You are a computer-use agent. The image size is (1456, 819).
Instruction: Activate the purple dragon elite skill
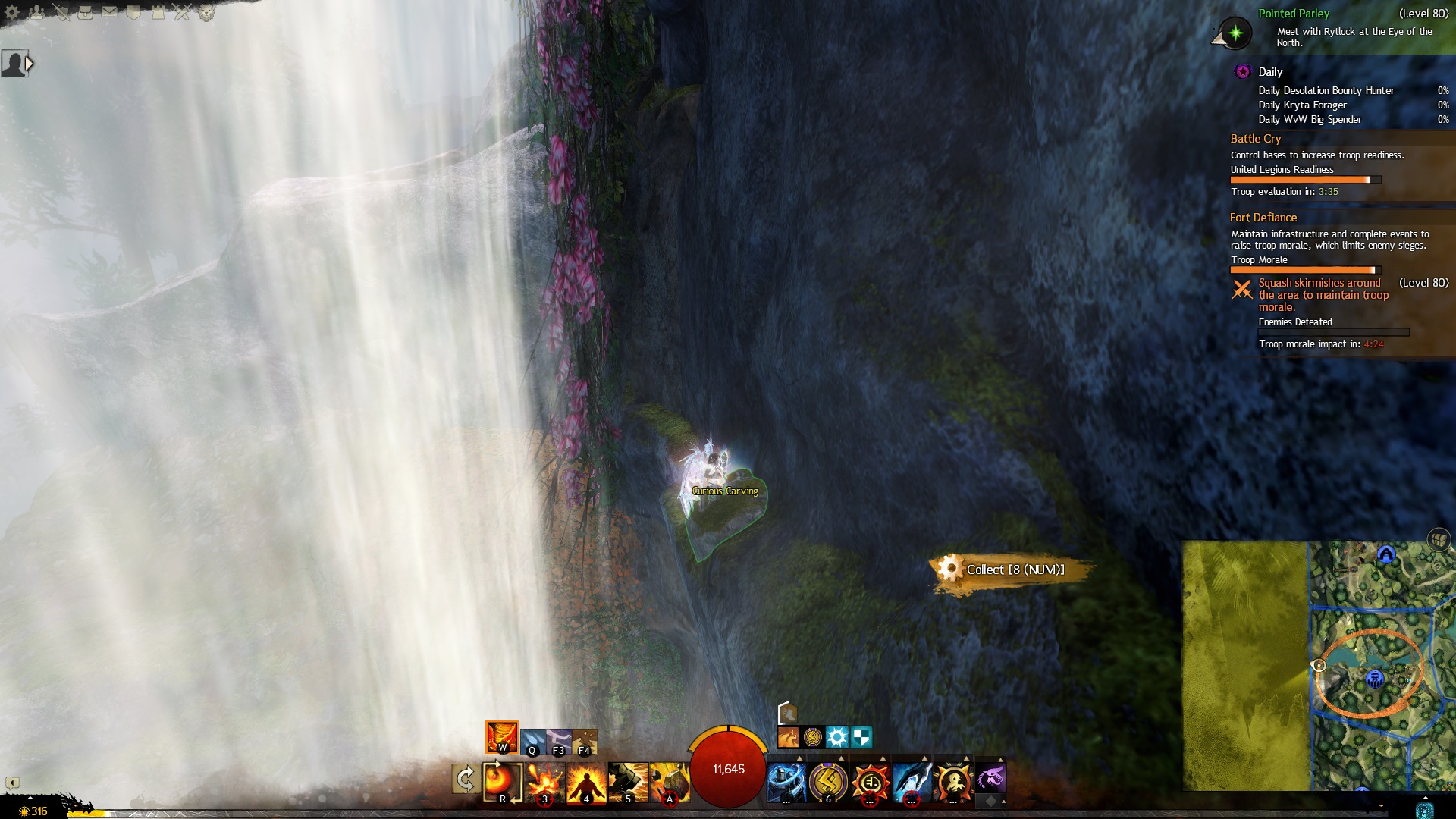pos(990,779)
